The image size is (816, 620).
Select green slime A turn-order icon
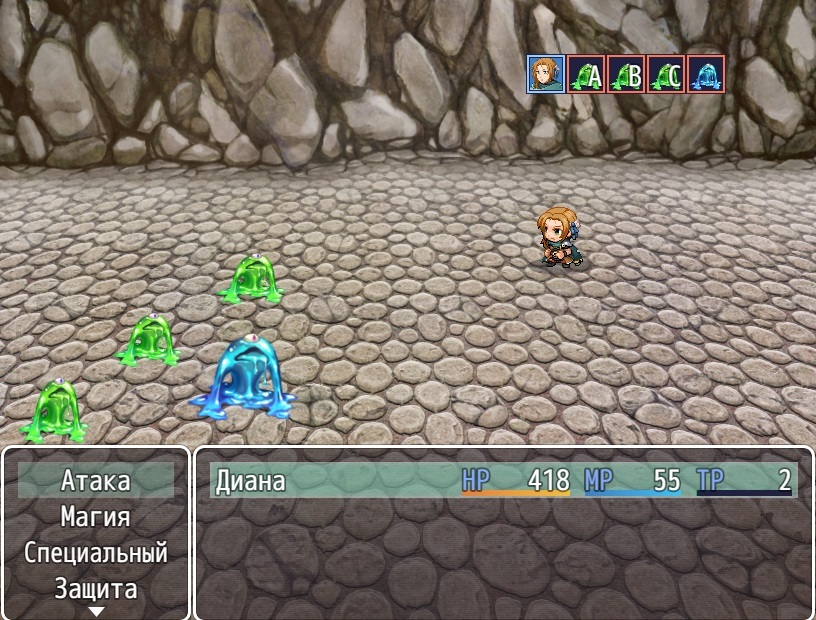click(586, 74)
